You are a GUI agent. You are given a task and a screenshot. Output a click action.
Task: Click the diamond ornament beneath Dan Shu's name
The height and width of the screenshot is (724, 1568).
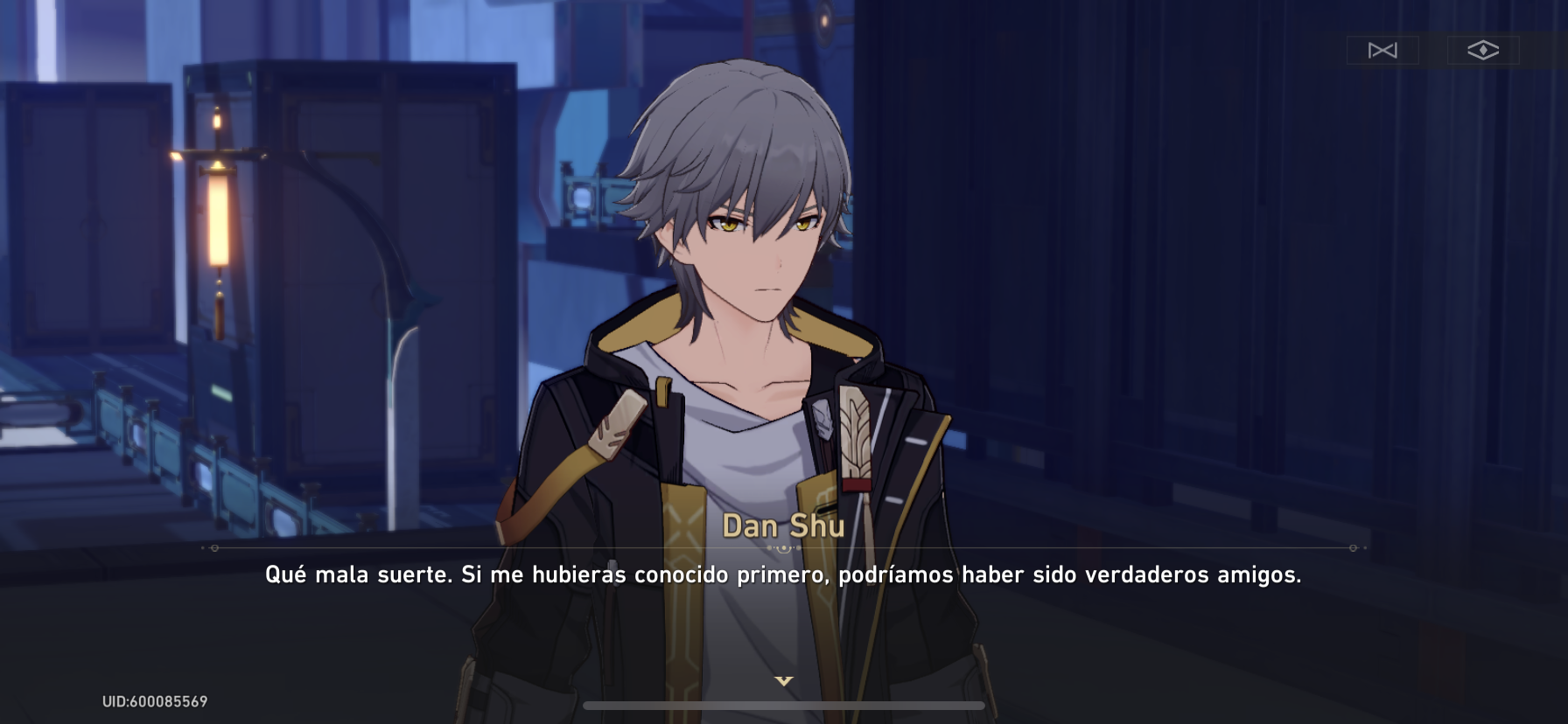tap(783, 546)
